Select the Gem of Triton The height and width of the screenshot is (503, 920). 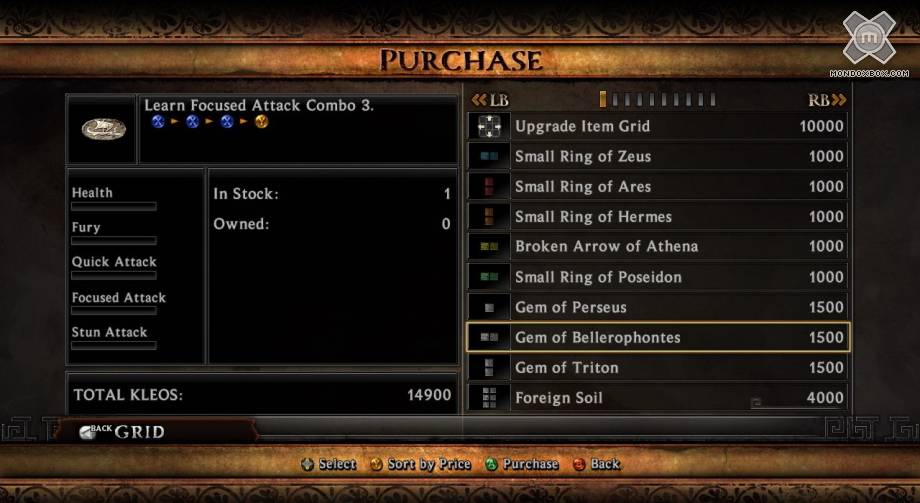657,367
